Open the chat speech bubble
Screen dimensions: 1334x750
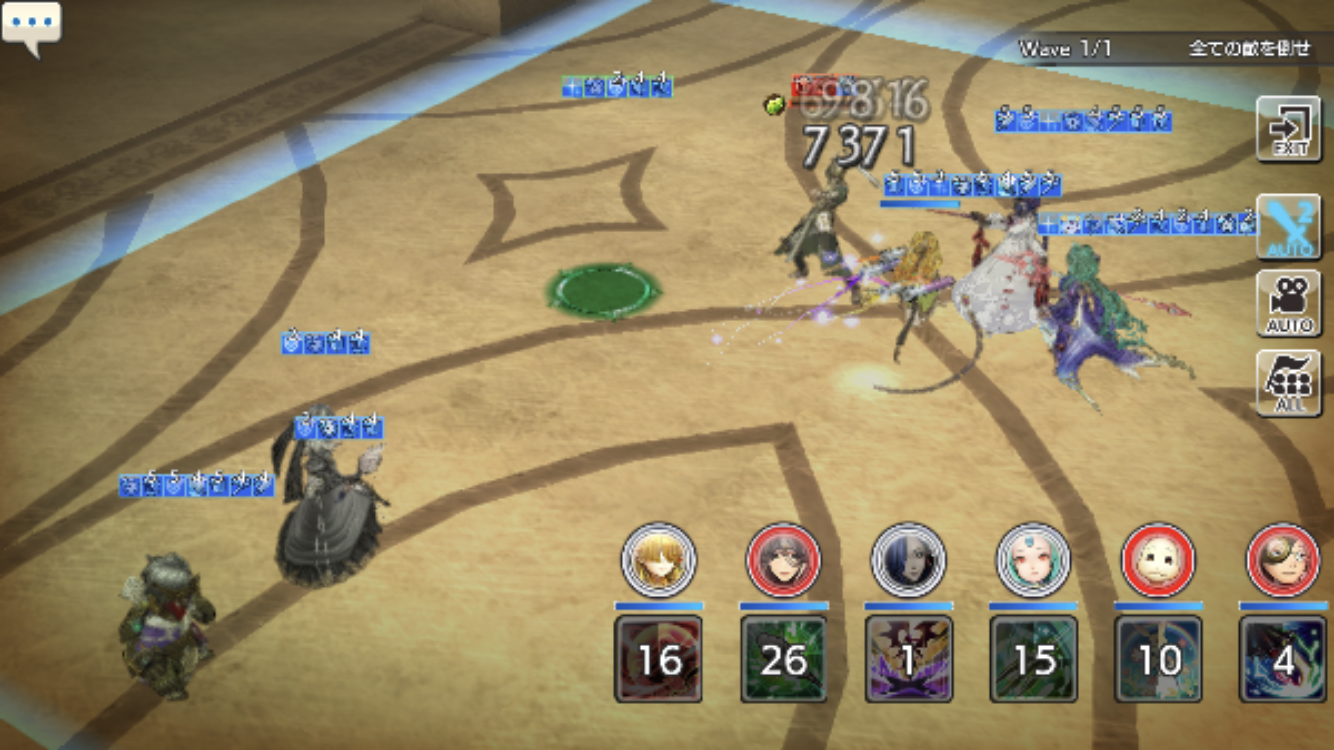click(x=32, y=26)
